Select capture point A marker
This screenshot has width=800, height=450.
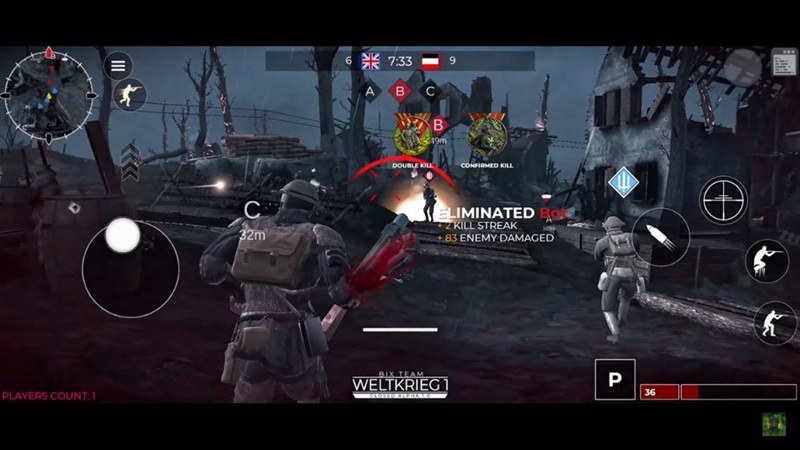click(370, 91)
